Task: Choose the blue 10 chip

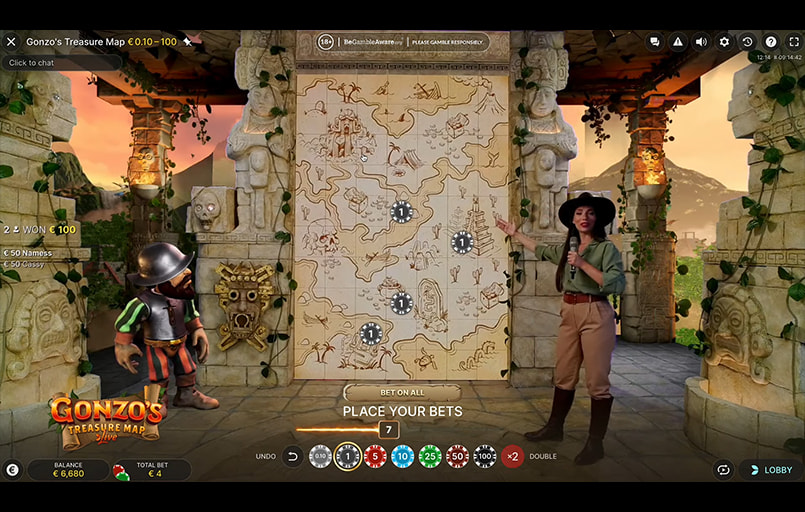Action: 402,457
